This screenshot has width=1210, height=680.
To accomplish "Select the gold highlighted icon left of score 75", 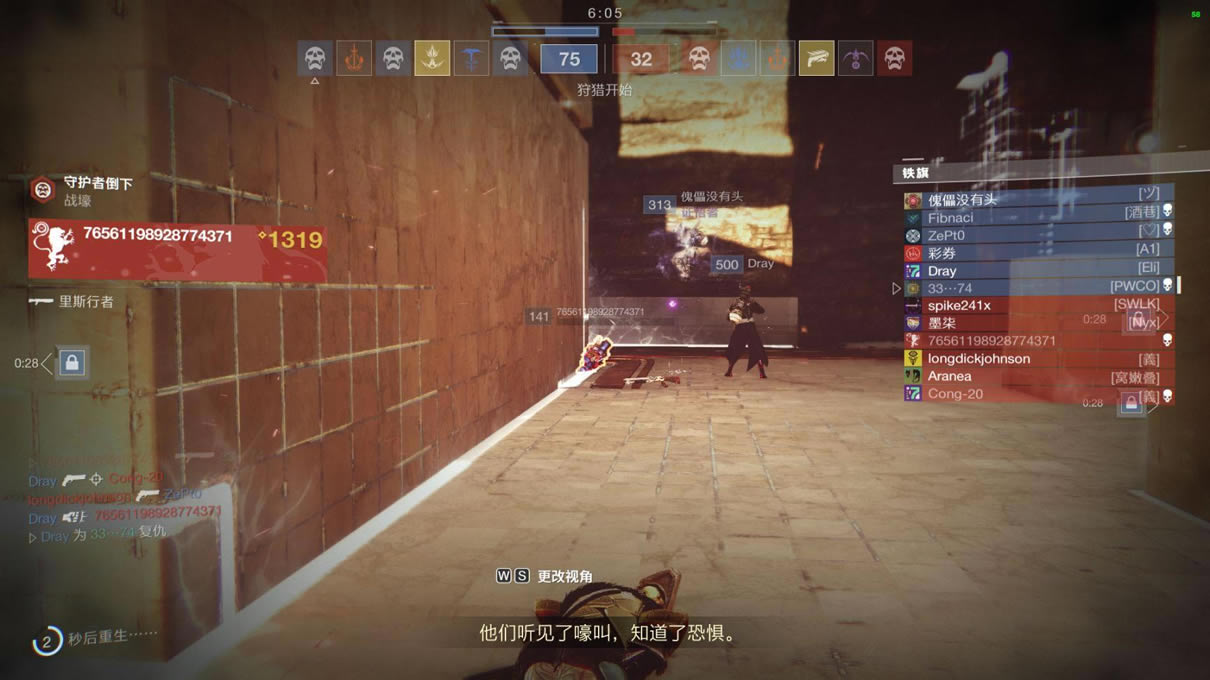I will (432, 59).
